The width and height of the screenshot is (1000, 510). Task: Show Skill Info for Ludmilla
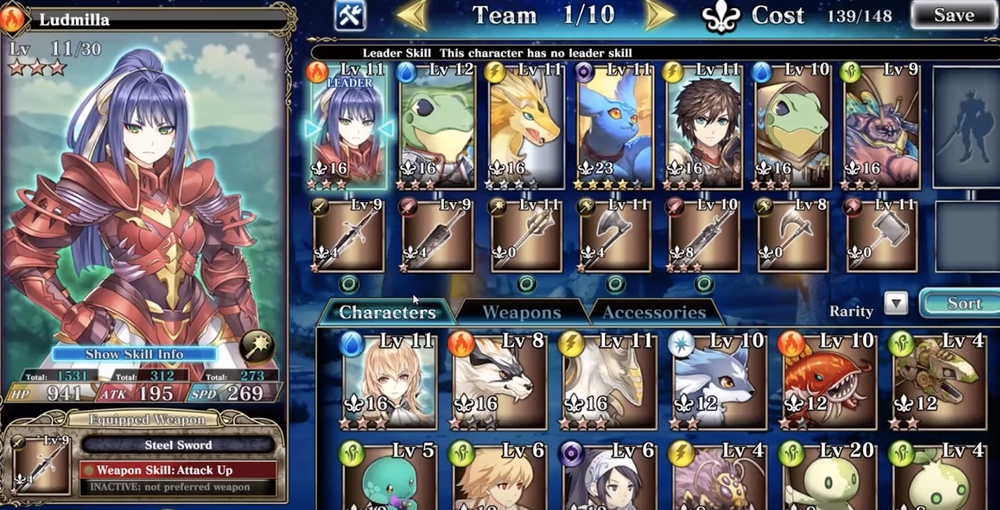click(134, 354)
